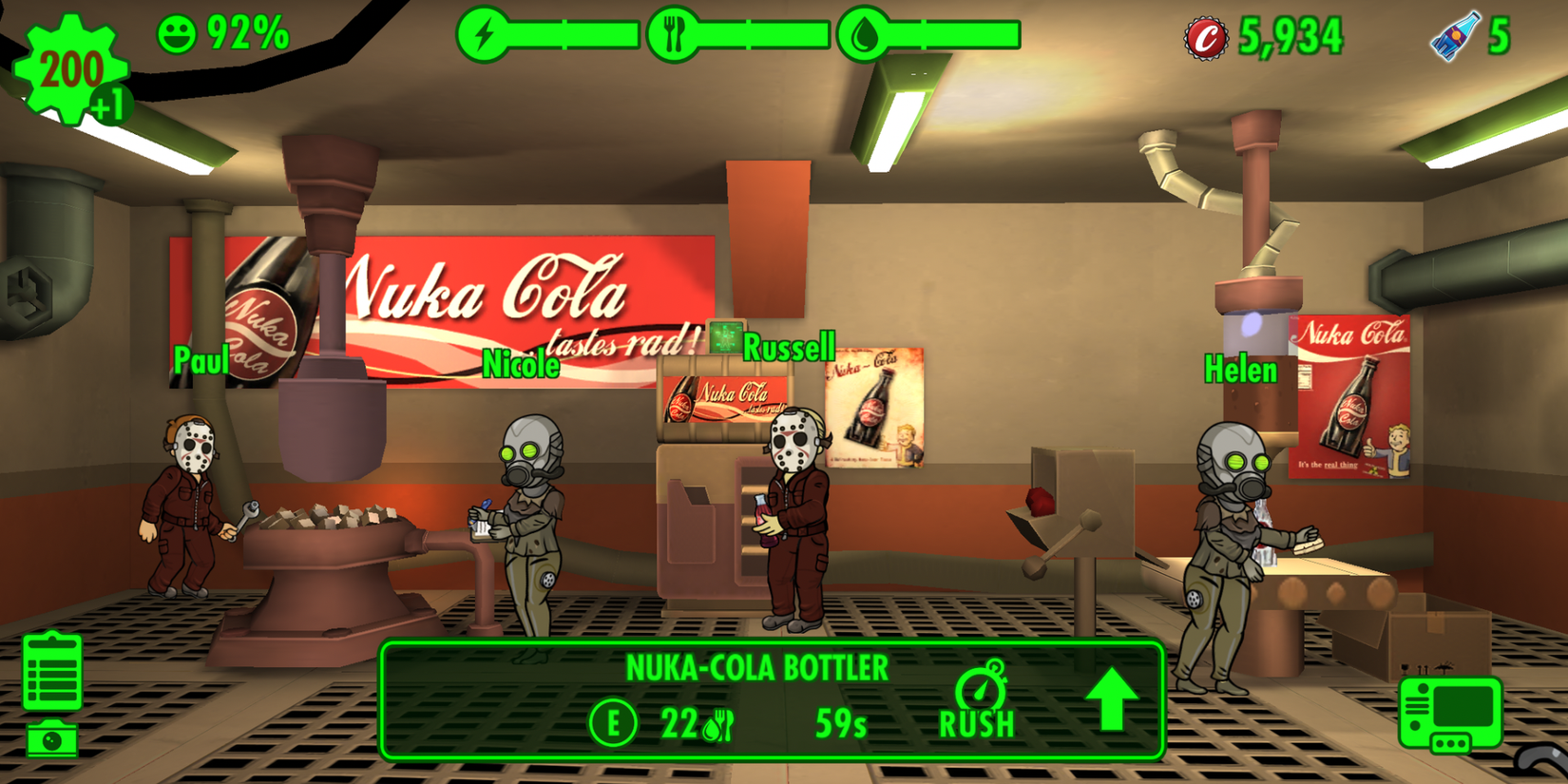1568x784 pixels.
Task: Select dweller Helen
Action: point(1233,532)
